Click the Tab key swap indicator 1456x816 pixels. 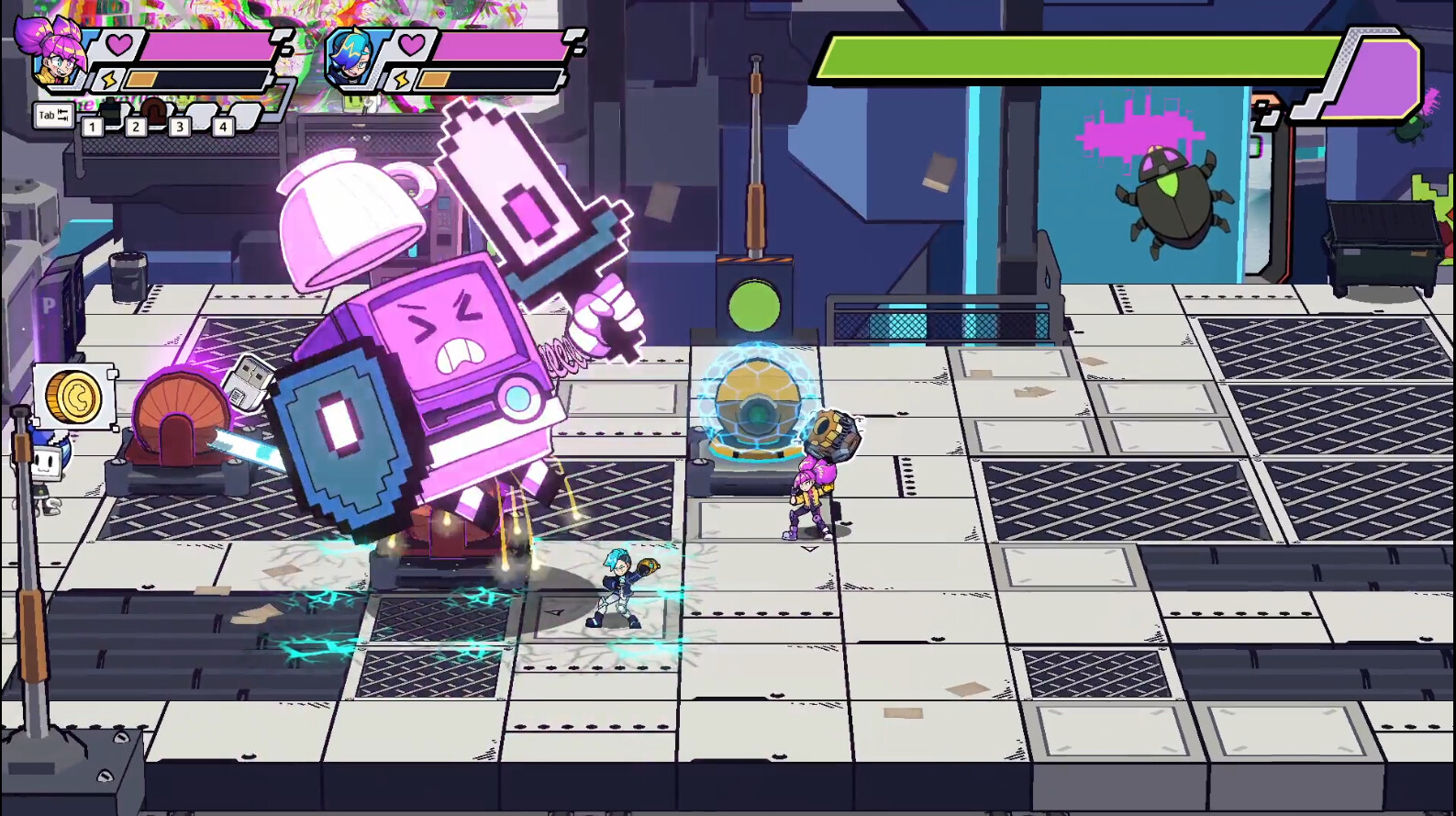tap(52, 114)
